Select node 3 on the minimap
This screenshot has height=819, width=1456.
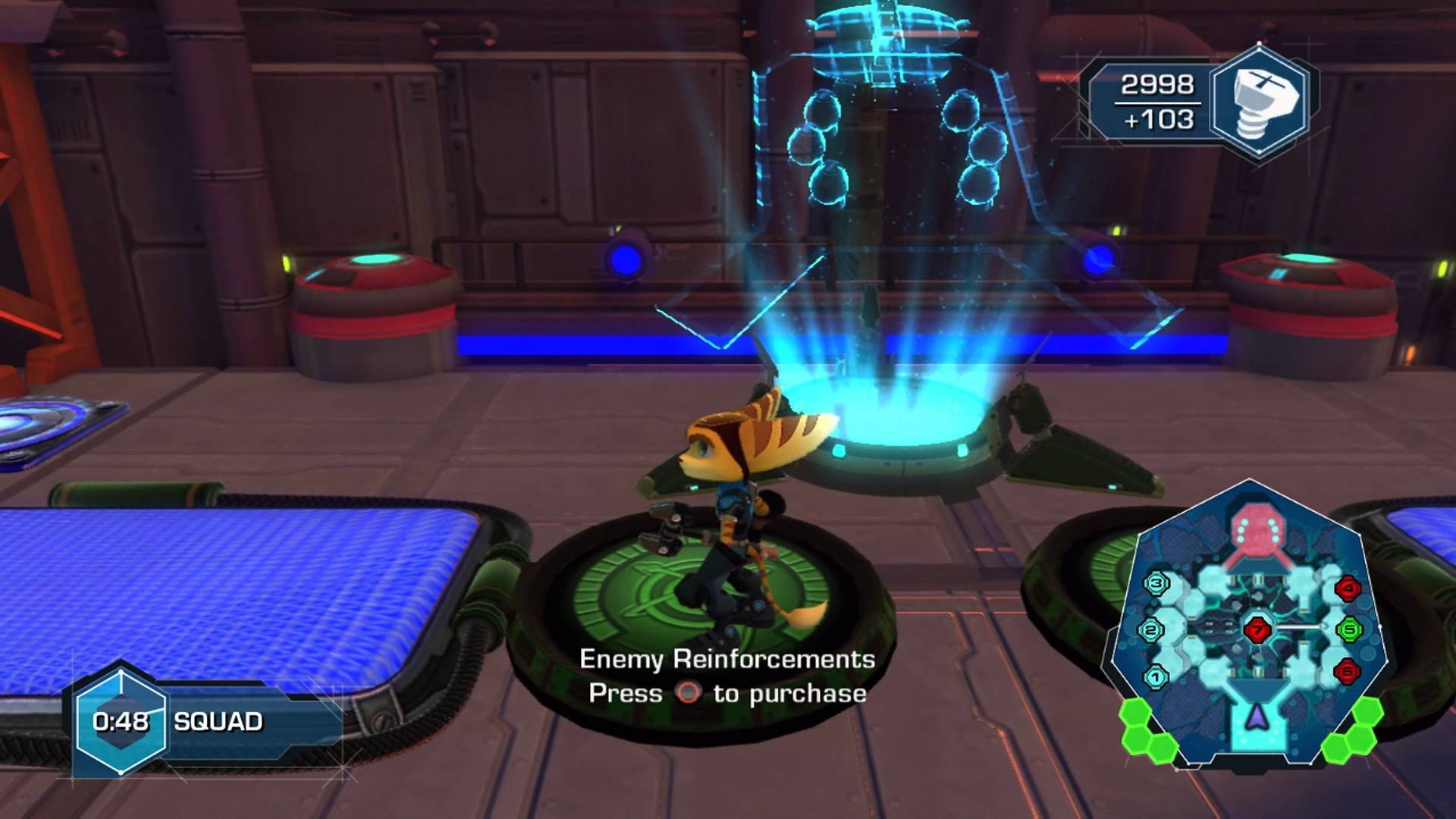tap(1156, 583)
